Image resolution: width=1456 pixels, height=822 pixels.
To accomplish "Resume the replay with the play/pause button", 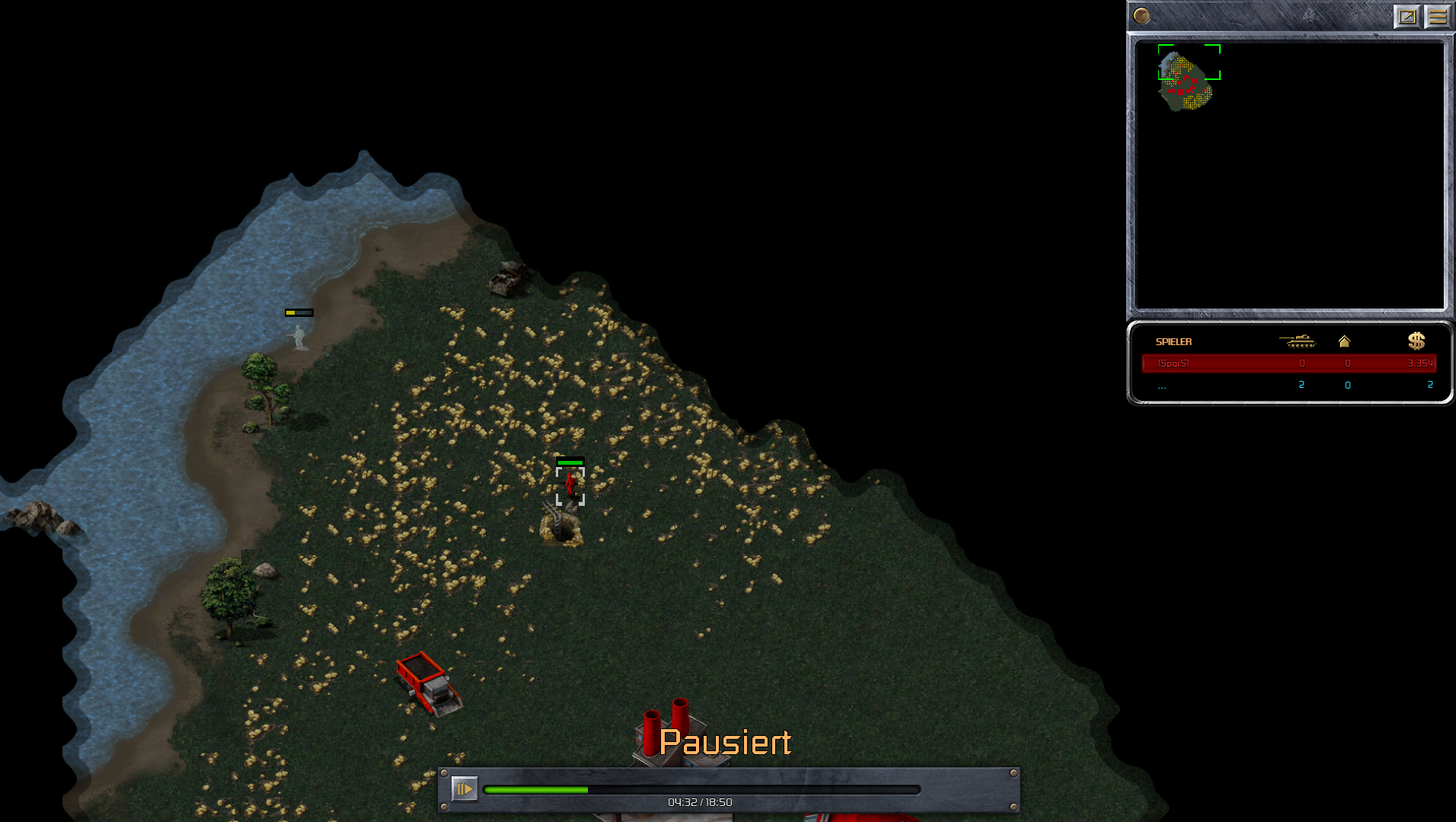I will pyautogui.click(x=464, y=789).
